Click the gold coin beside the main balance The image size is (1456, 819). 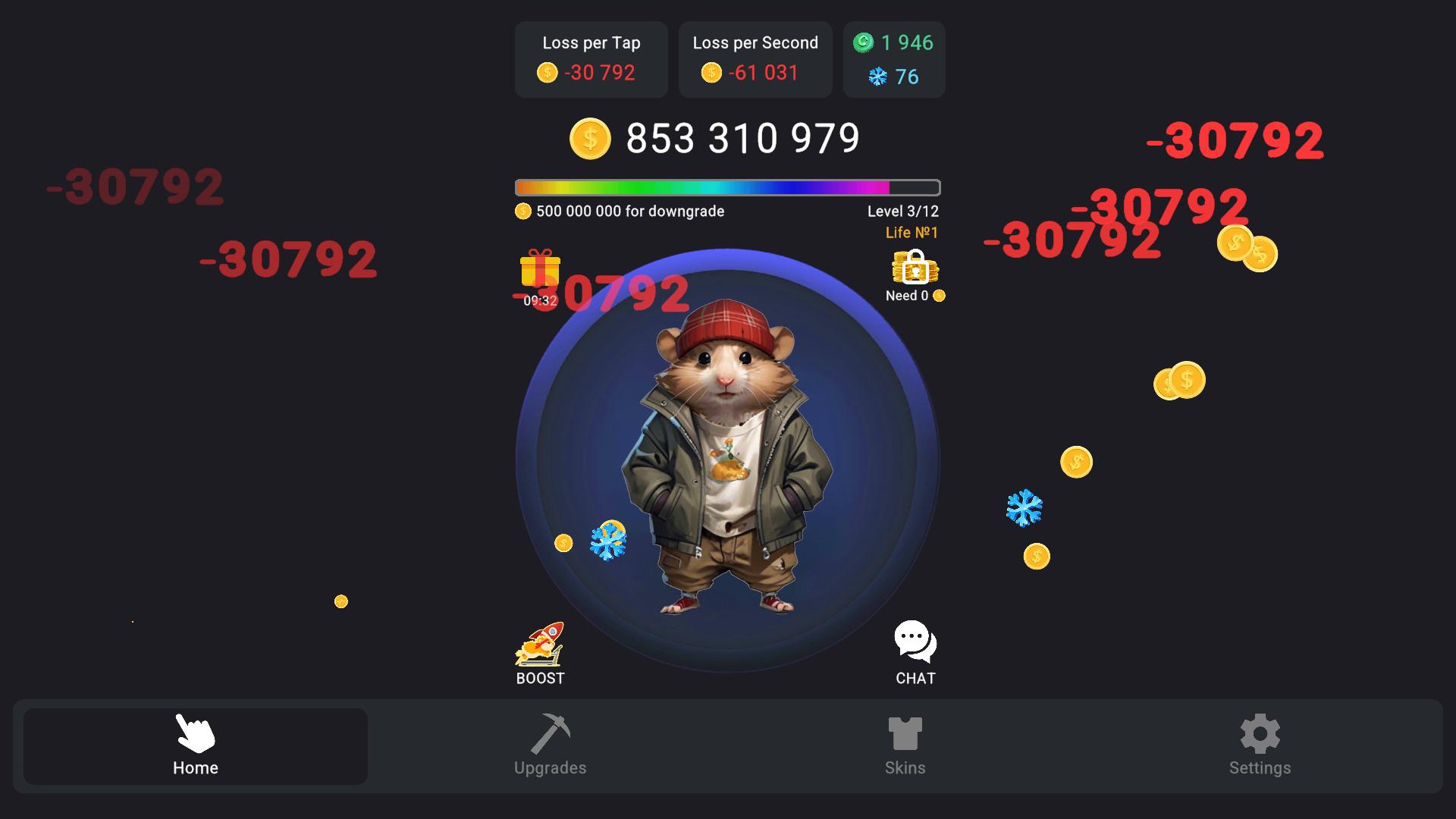point(590,138)
